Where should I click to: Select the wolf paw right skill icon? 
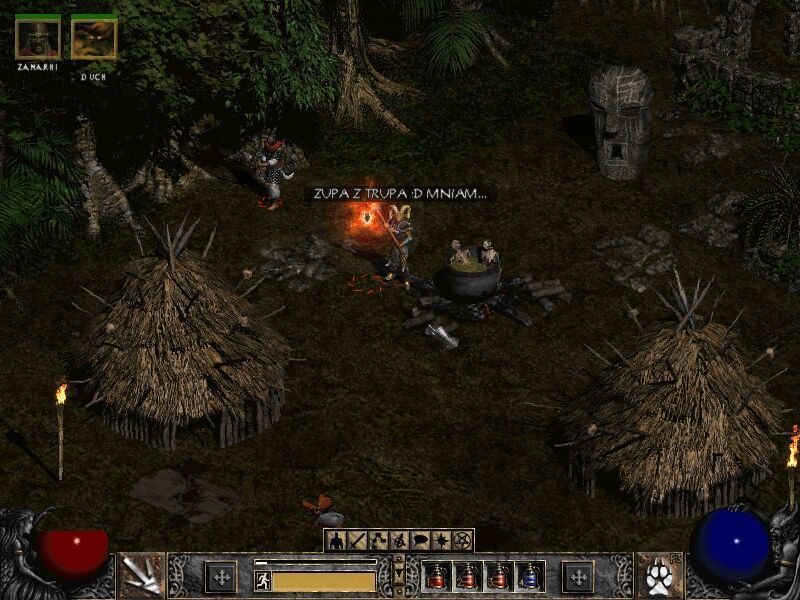pyautogui.click(x=658, y=575)
